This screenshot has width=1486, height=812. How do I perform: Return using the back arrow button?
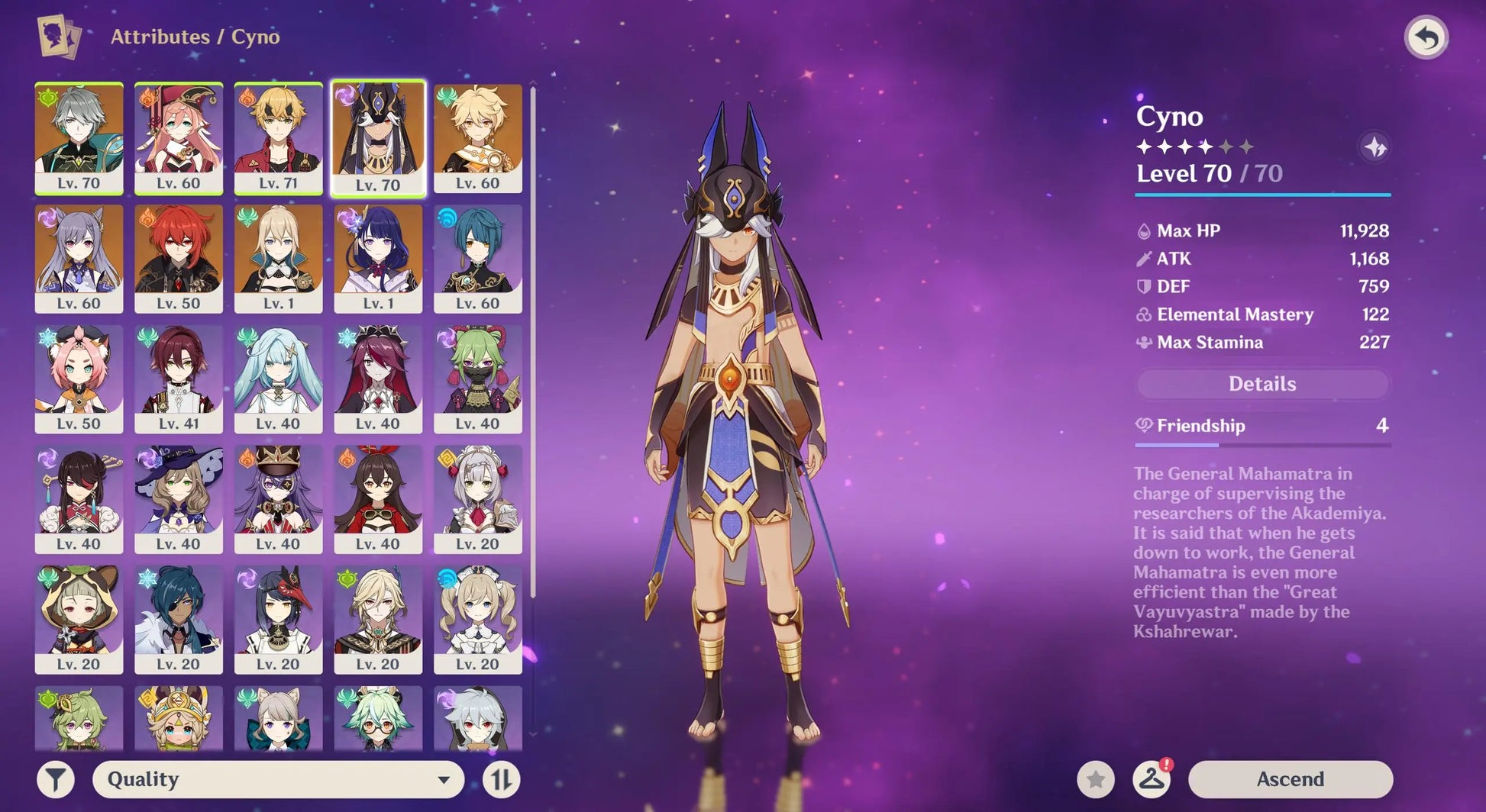[x=1426, y=37]
